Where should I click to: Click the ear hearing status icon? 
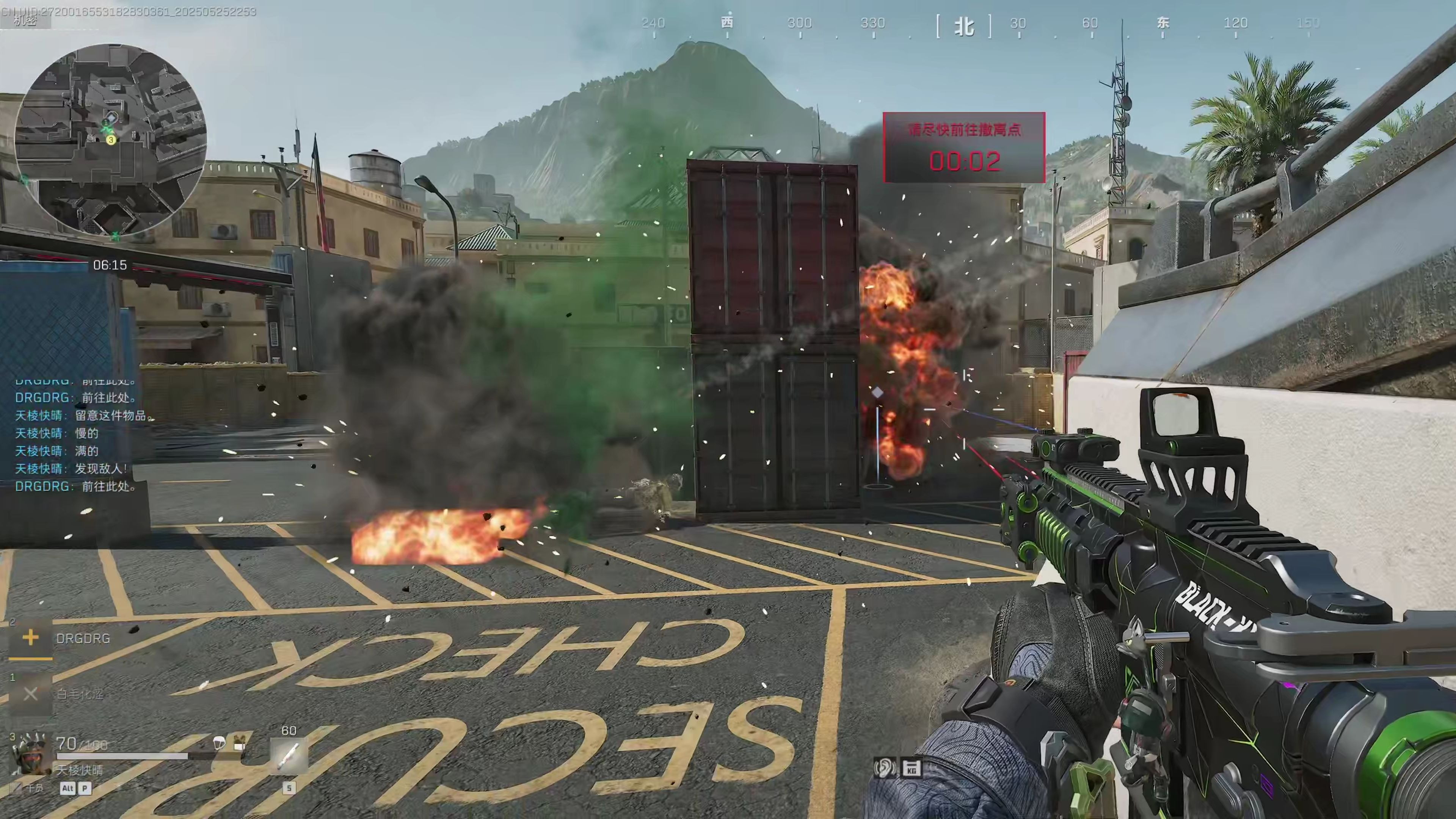click(883, 768)
